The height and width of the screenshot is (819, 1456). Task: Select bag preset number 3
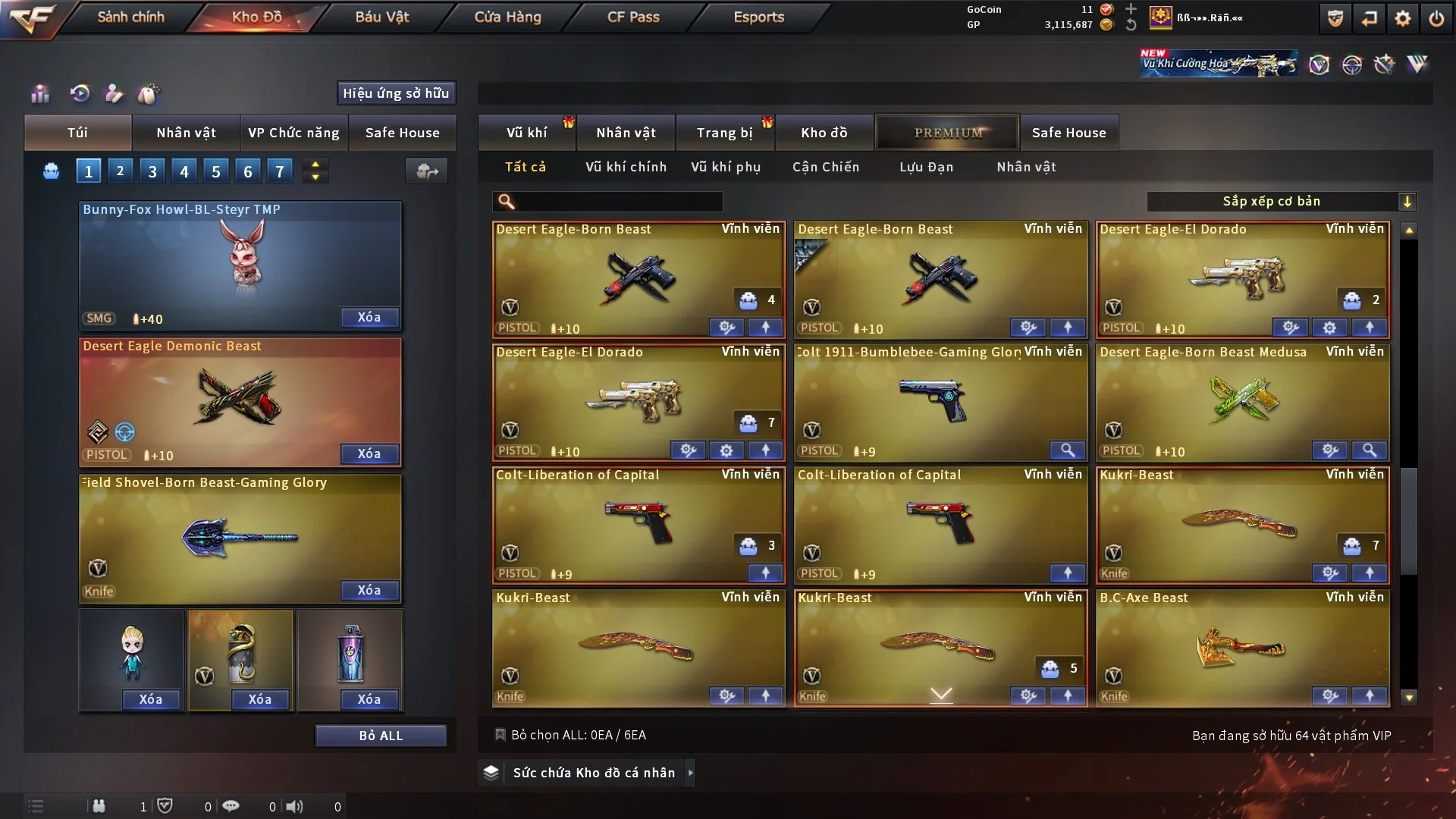coord(152,171)
